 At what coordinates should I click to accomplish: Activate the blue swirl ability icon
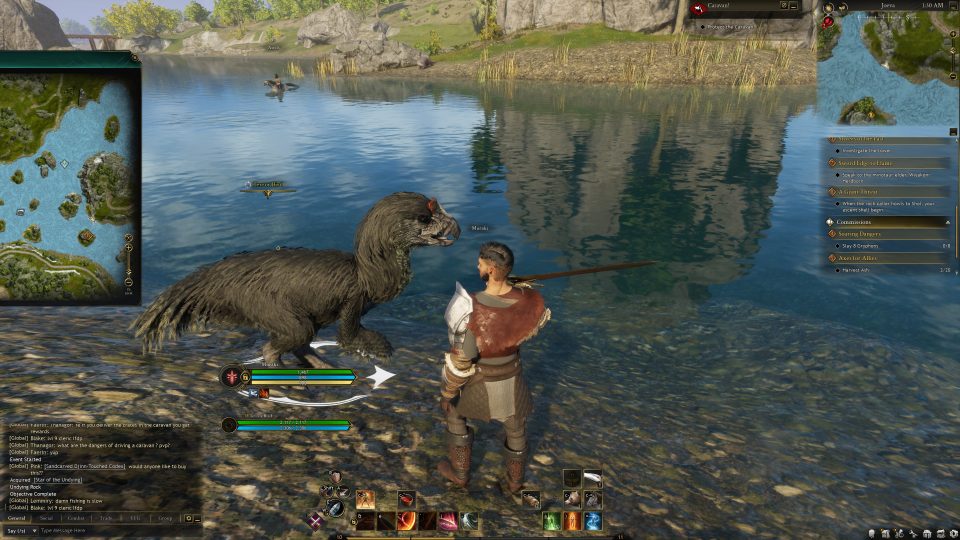coord(592,521)
